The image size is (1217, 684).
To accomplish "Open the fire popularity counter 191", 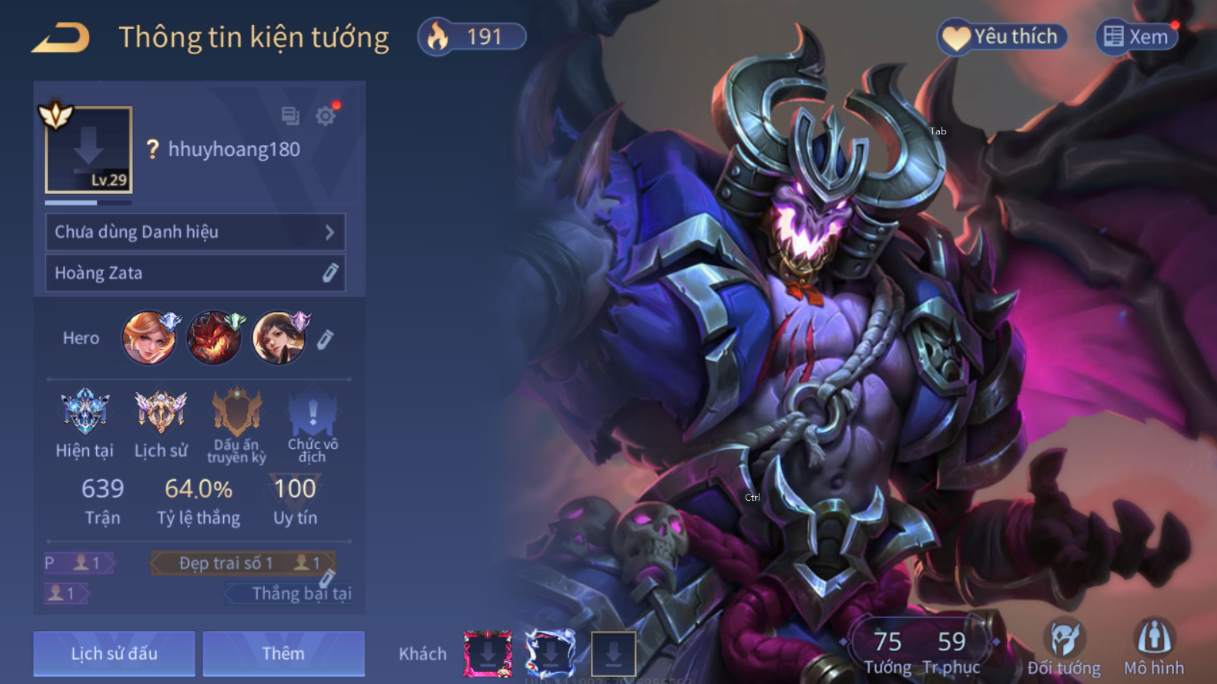I will [472, 37].
